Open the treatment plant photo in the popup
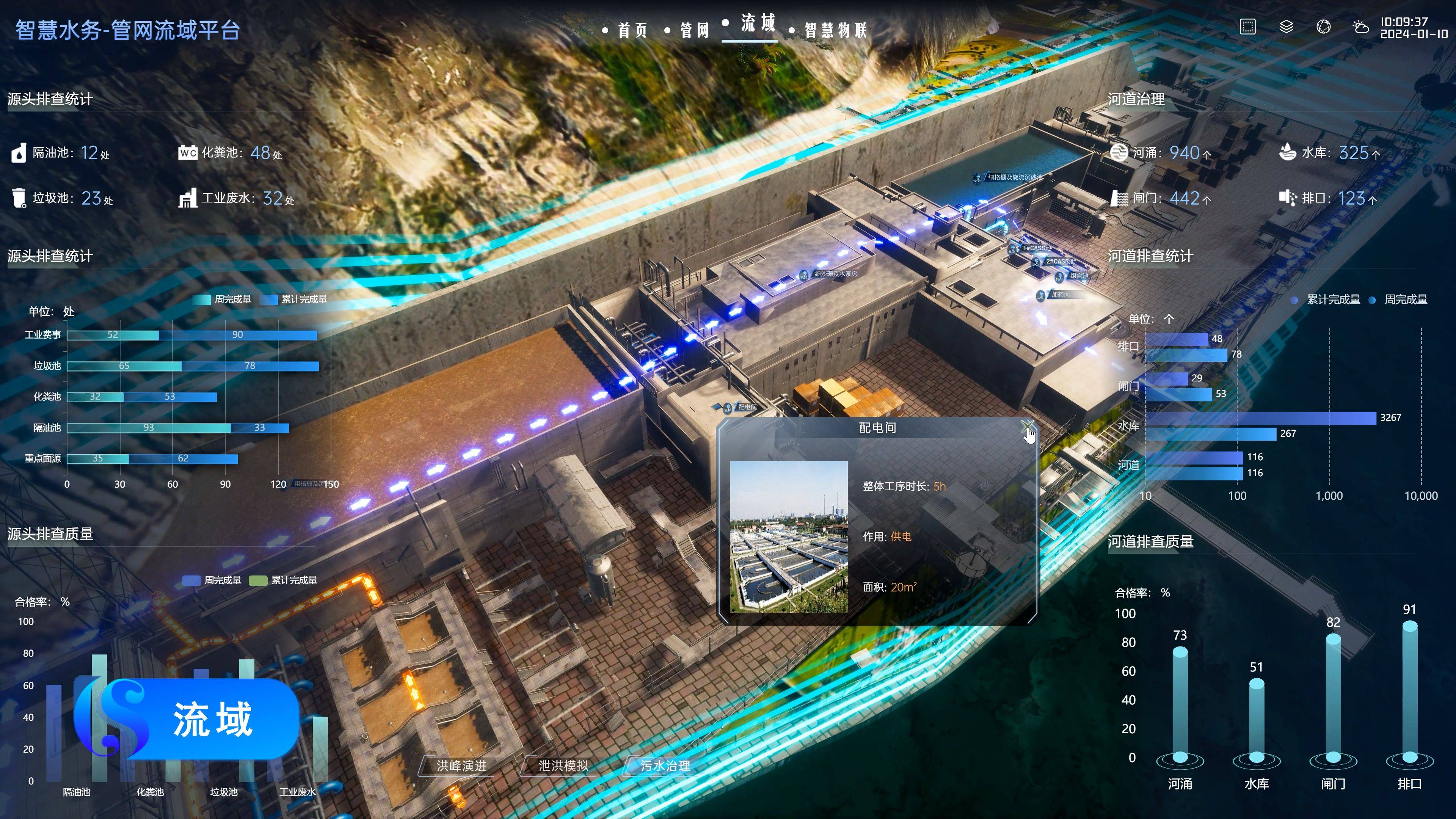The height and width of the screenshot is (819, 1456). [x=789, y=537]
